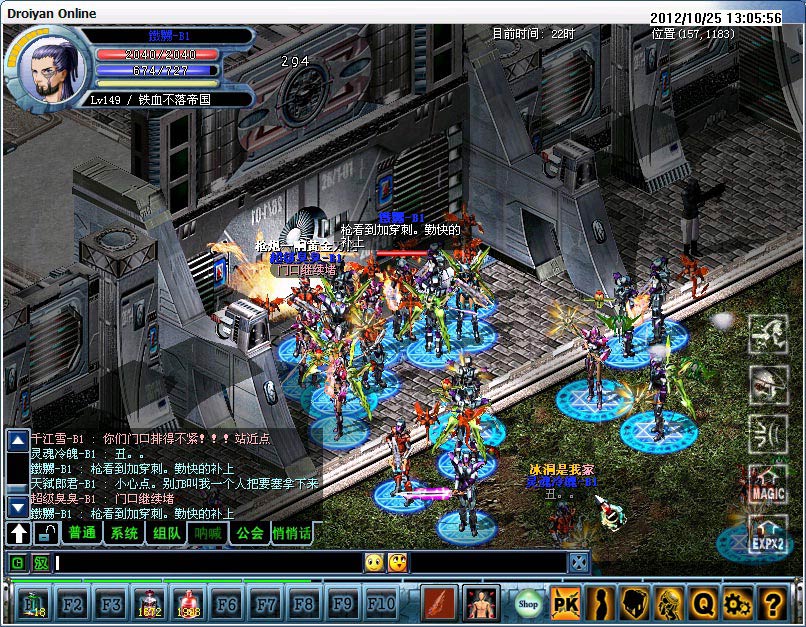The width and height of the screenshot is (806, 627).
Task: Open the yellow smiley emoticon picker
Action: tap(374, 562)
